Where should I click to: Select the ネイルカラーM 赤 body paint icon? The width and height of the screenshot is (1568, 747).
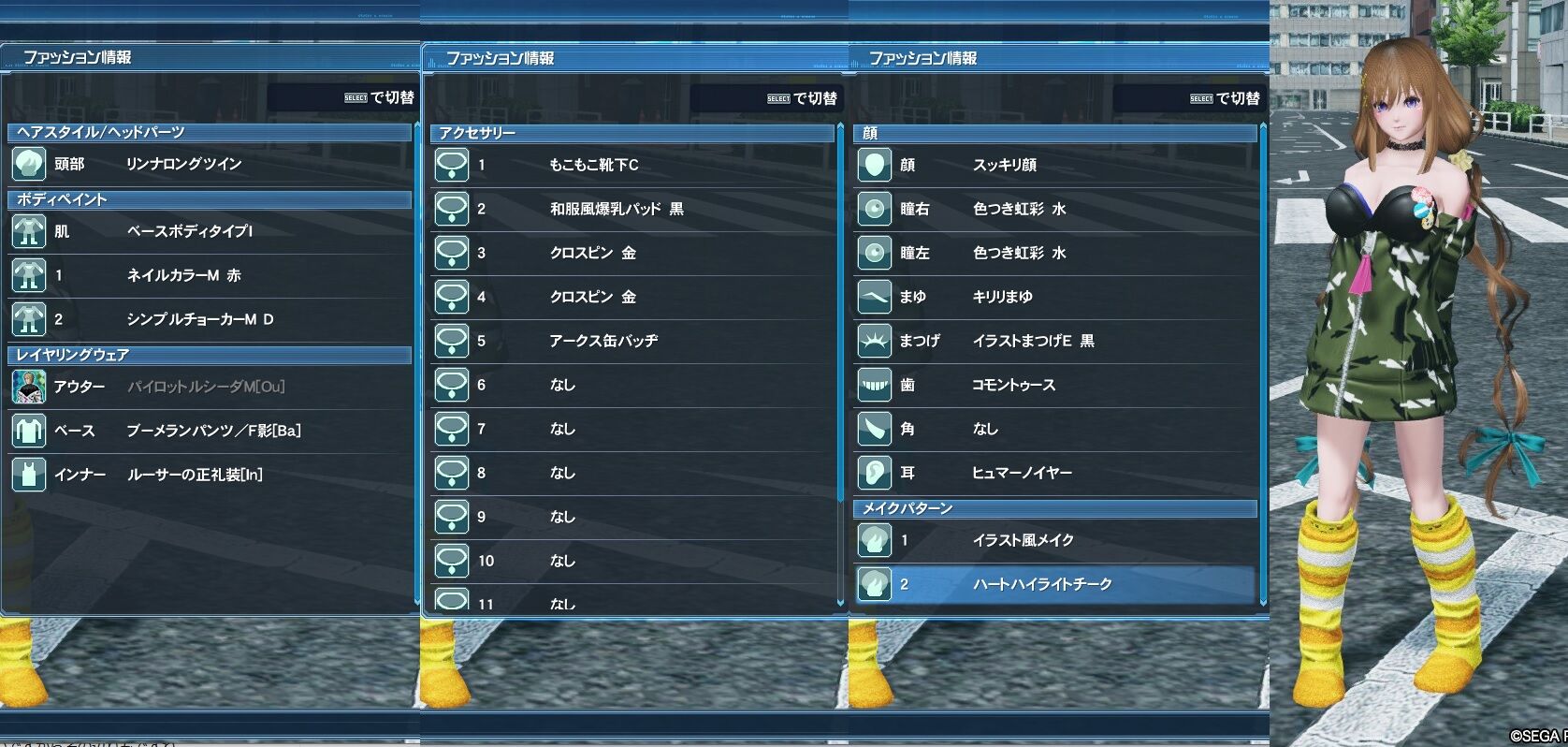29,275
